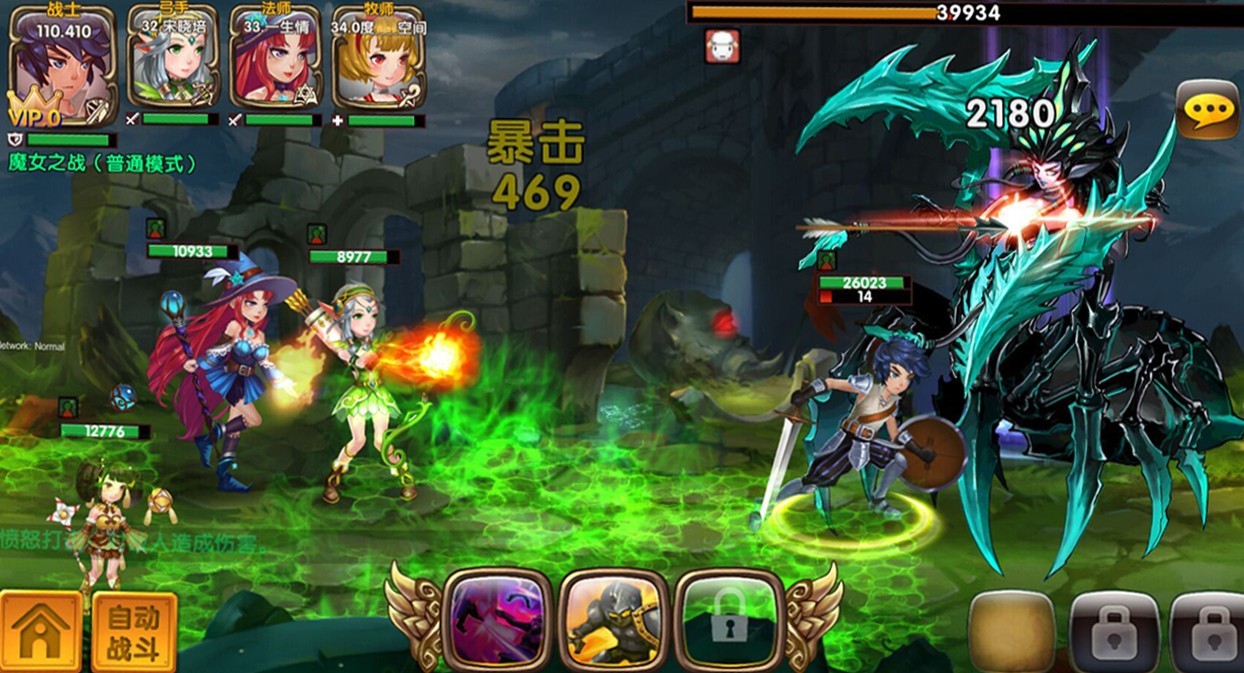Select the mage (法师) party portrait
This screenshot has width=1244, height=673.
click(275, 62)
